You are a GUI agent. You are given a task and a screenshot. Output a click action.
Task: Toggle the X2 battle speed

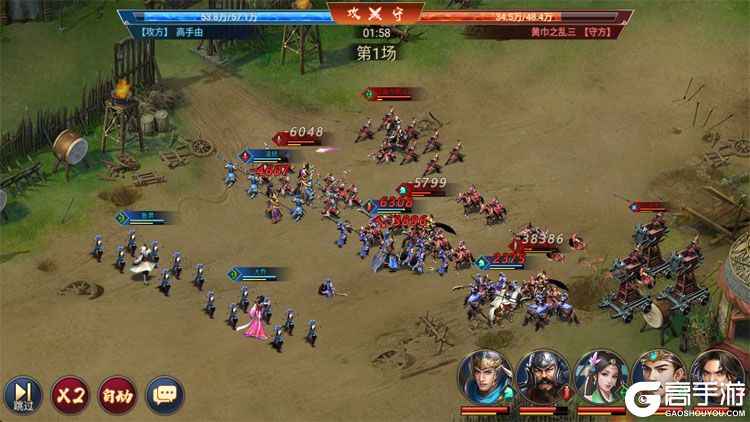(70, 395)
